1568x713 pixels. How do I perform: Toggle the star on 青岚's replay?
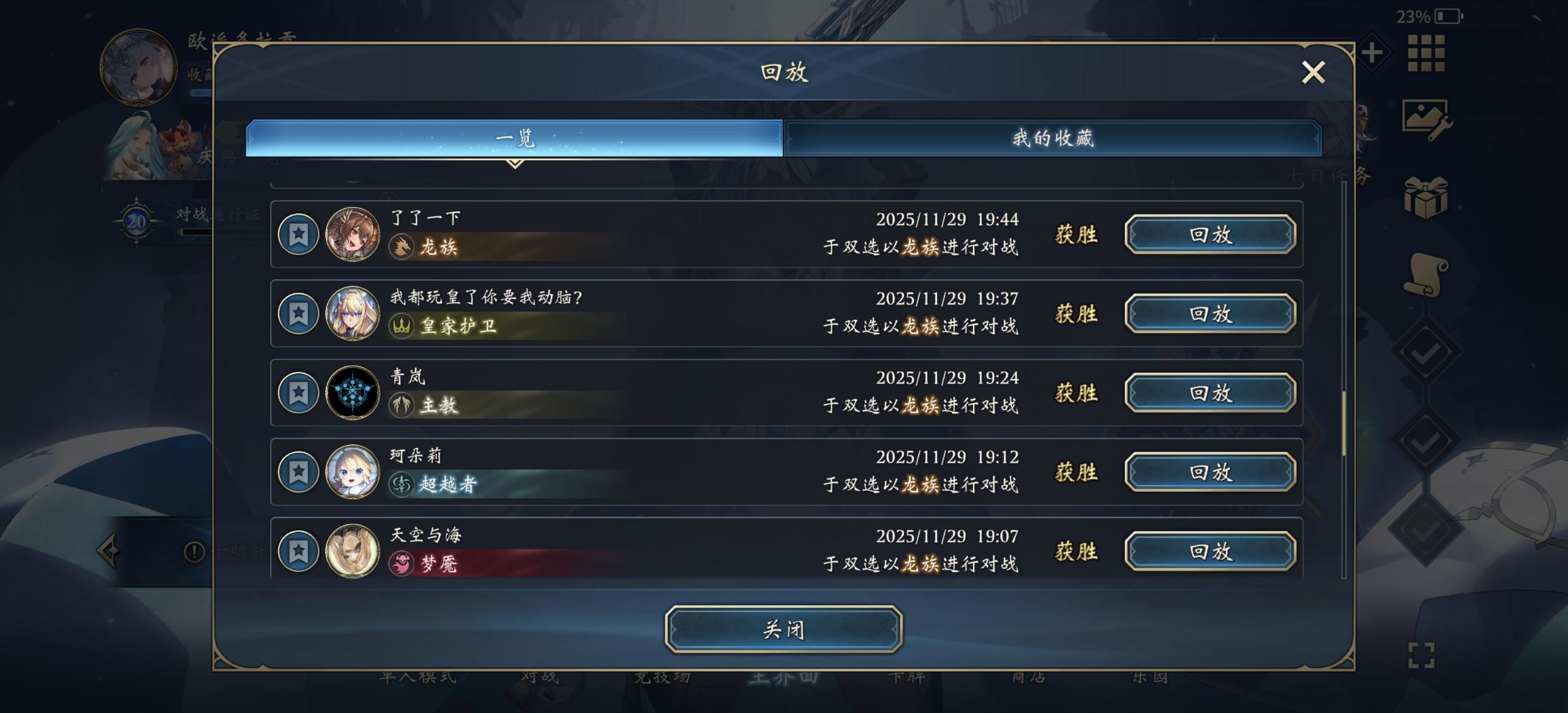pyautogui.click(x=299, y=393)
